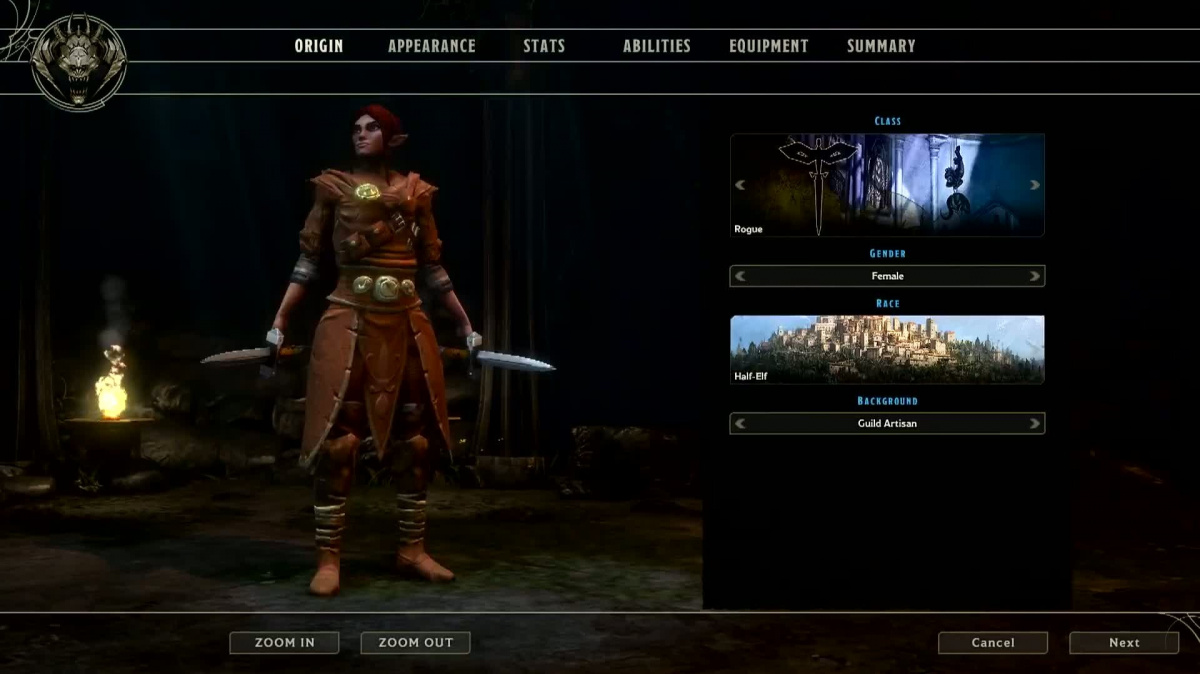This screenshot has width=1200, height=674.
Task: Cancel character creation
Action: click(x=993, y=643)
